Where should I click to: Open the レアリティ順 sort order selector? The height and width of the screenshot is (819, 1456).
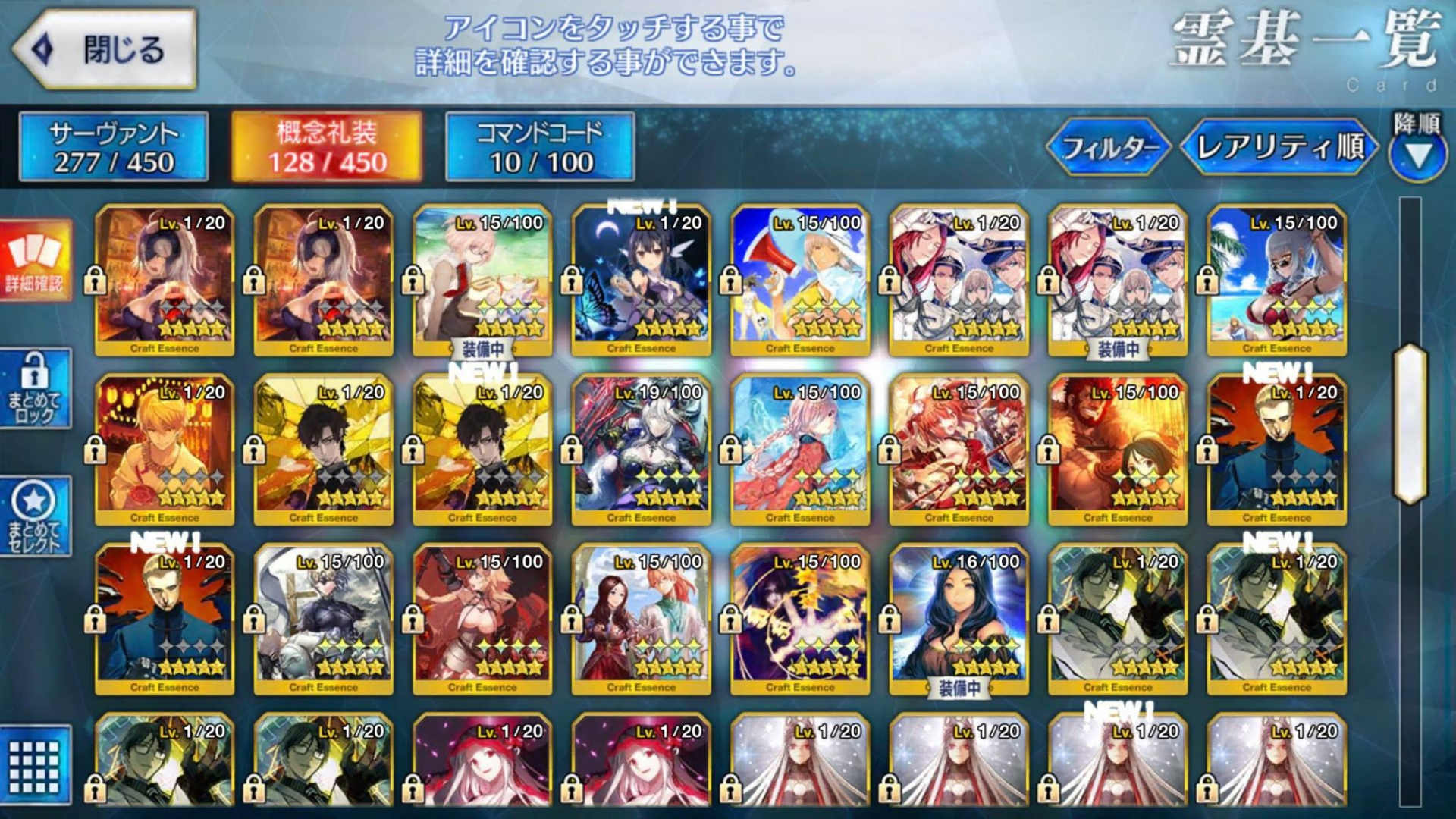click(x=1283, y=149)
